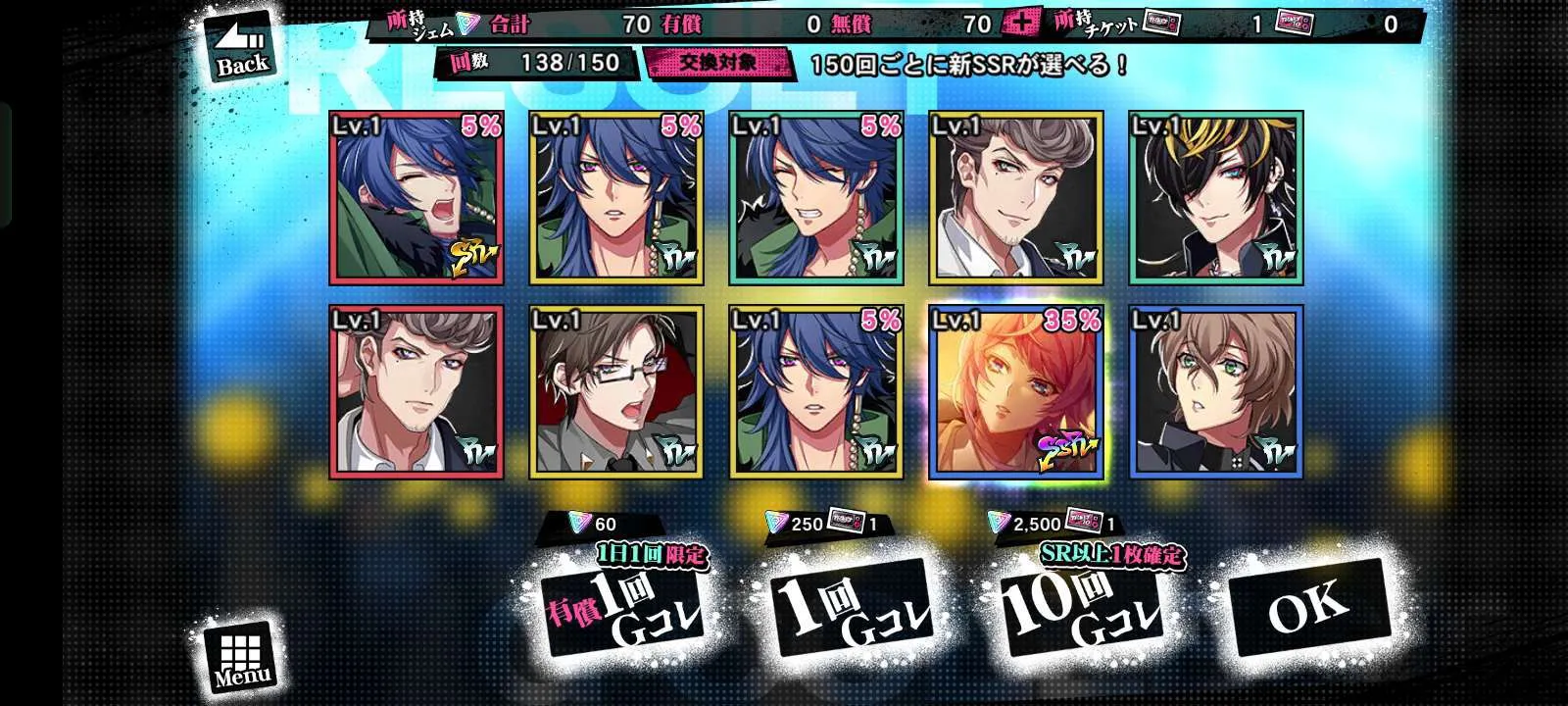The height and width of the screenshot is (706, 1568).
Task: Inspect the serious brown-haired man in red frame
Action: pos(416,392)
